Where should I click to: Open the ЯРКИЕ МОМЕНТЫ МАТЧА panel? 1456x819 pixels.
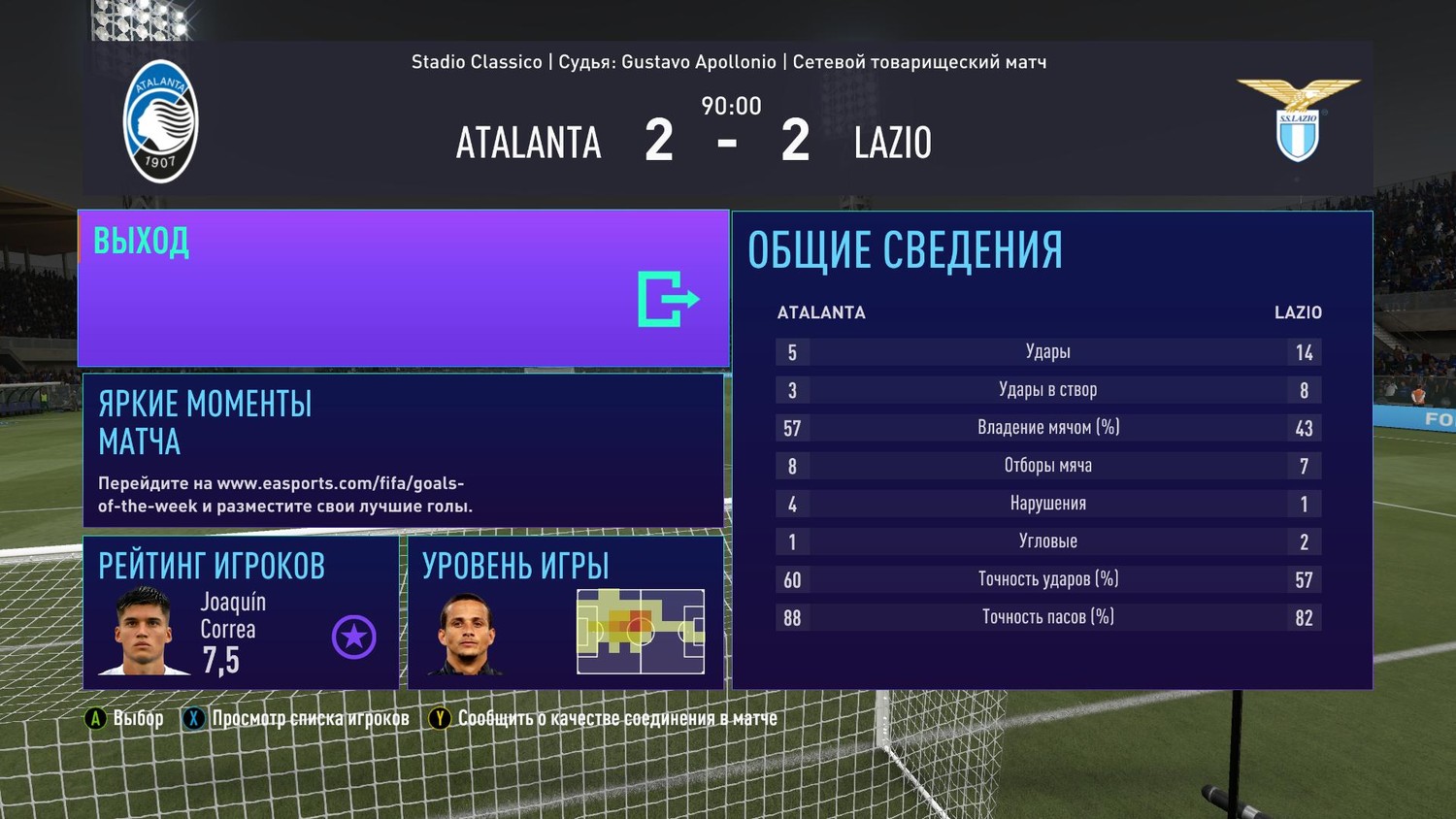(x=403, y=450)
